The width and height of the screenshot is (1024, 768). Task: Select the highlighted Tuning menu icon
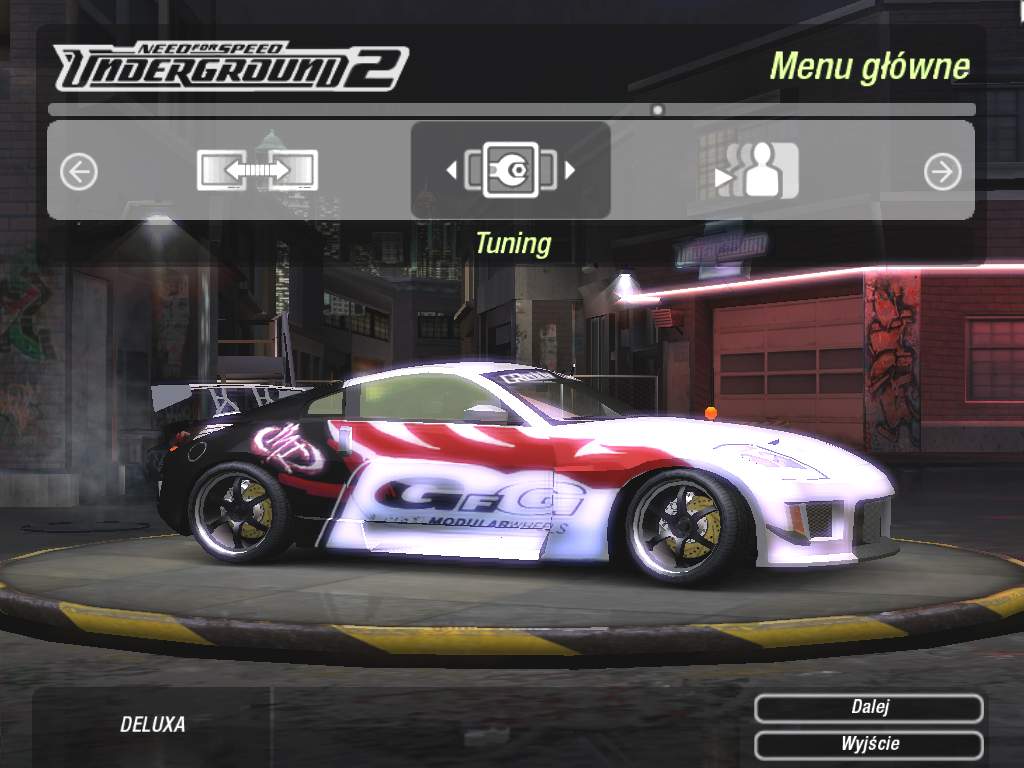(511, 170)
